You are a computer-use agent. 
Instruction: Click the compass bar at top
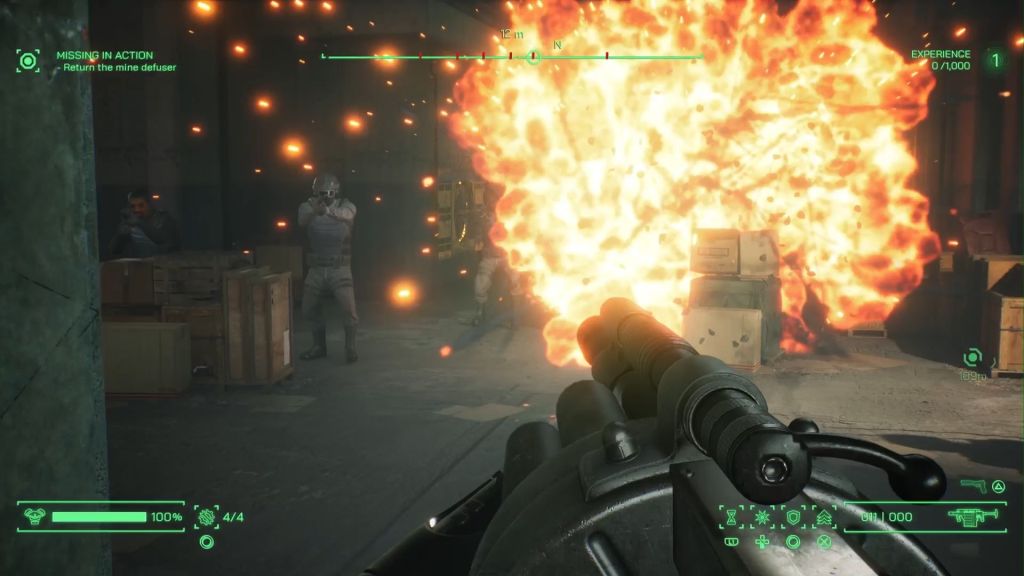click(512, 56)
